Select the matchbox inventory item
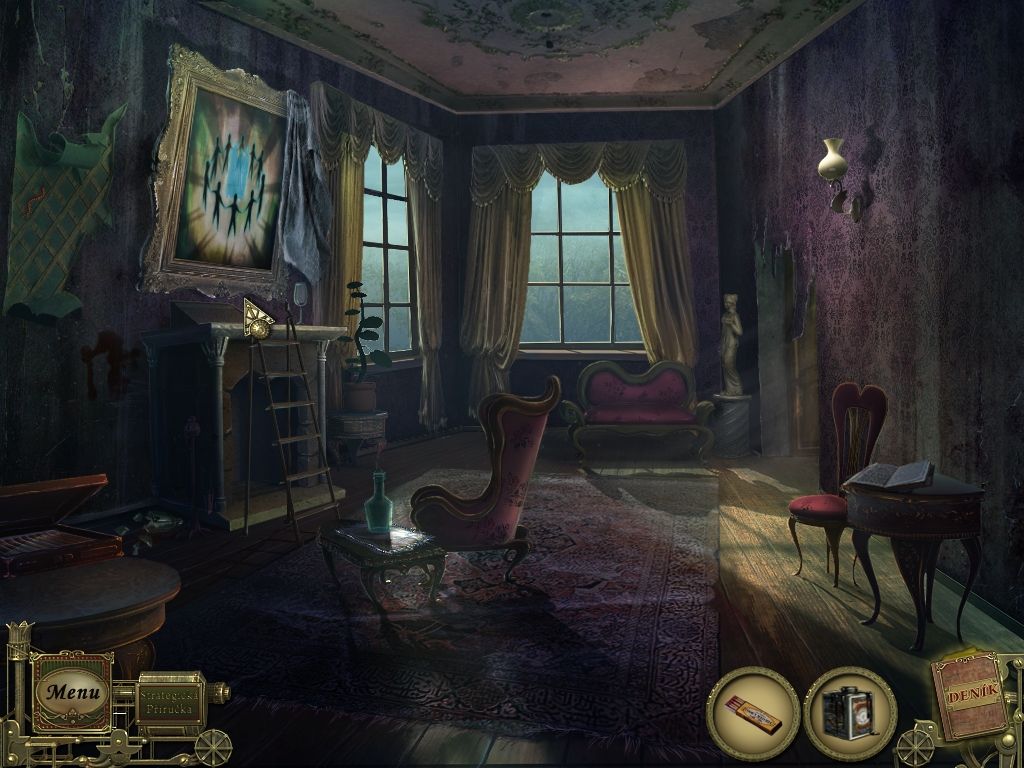This screenshot has width=1024, height=768. [752, 713]
